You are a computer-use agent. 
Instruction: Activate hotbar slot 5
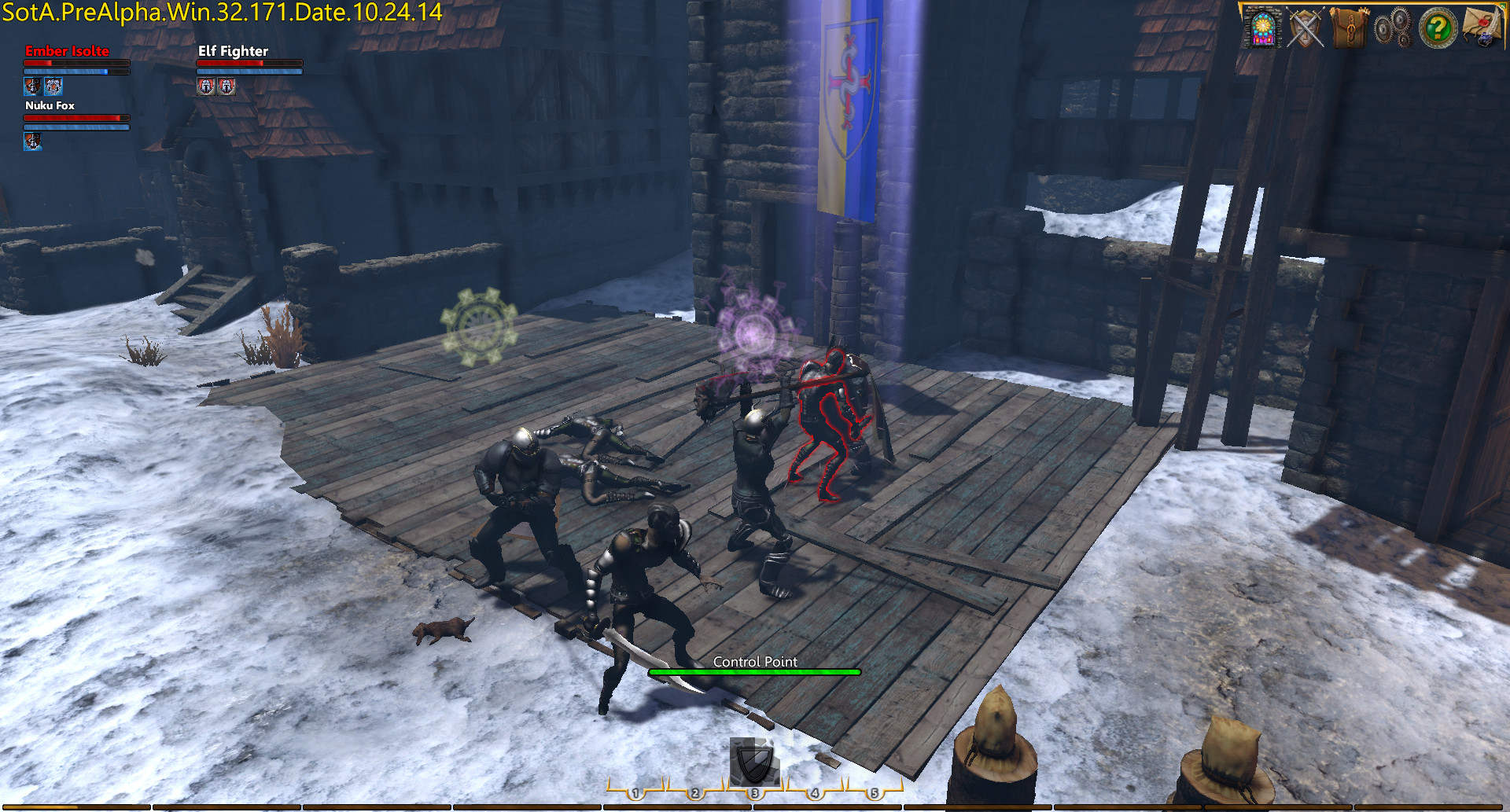(x=875, y=794)
